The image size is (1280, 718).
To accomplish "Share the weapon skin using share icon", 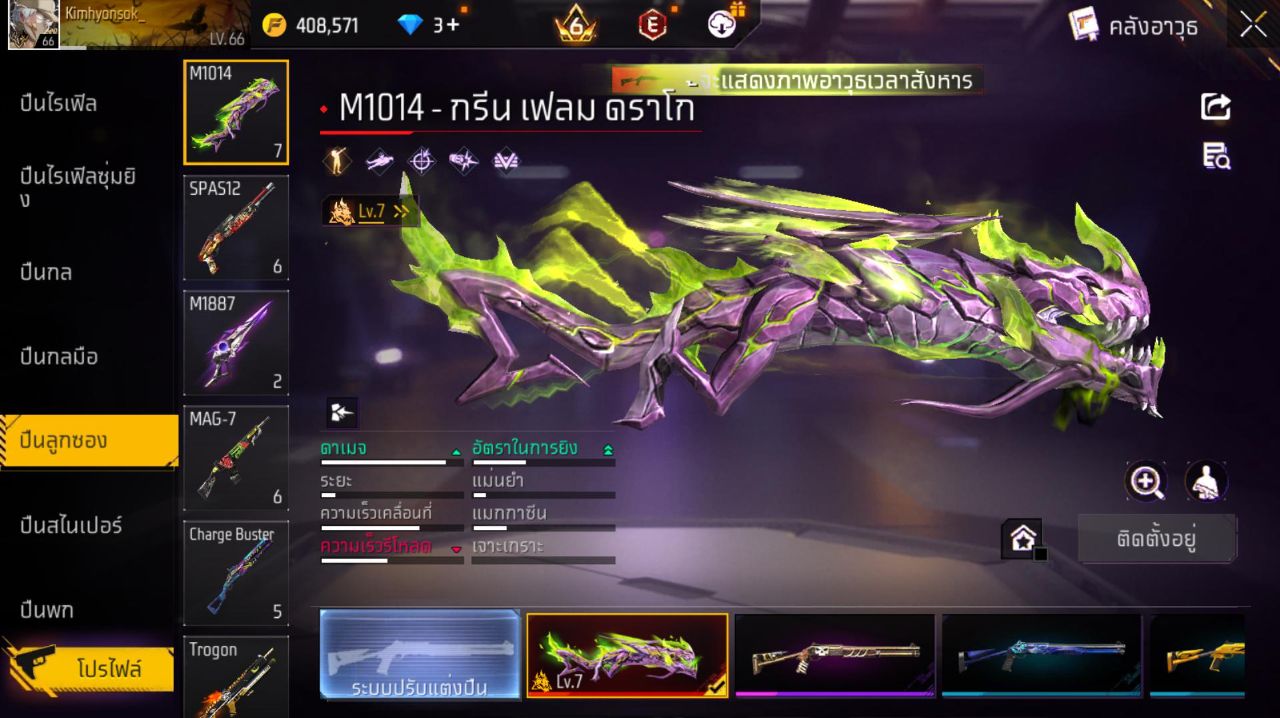I will coord(1216,107).
